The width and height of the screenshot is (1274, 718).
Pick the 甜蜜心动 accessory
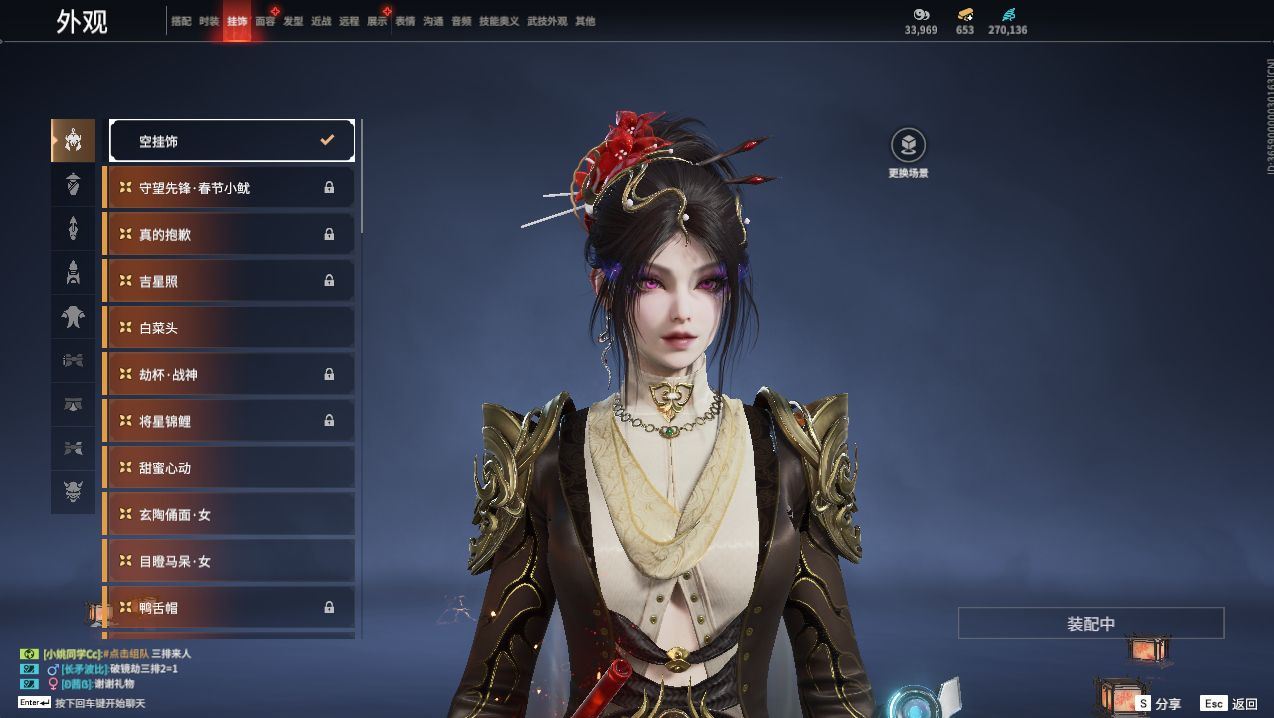(230, 468)
